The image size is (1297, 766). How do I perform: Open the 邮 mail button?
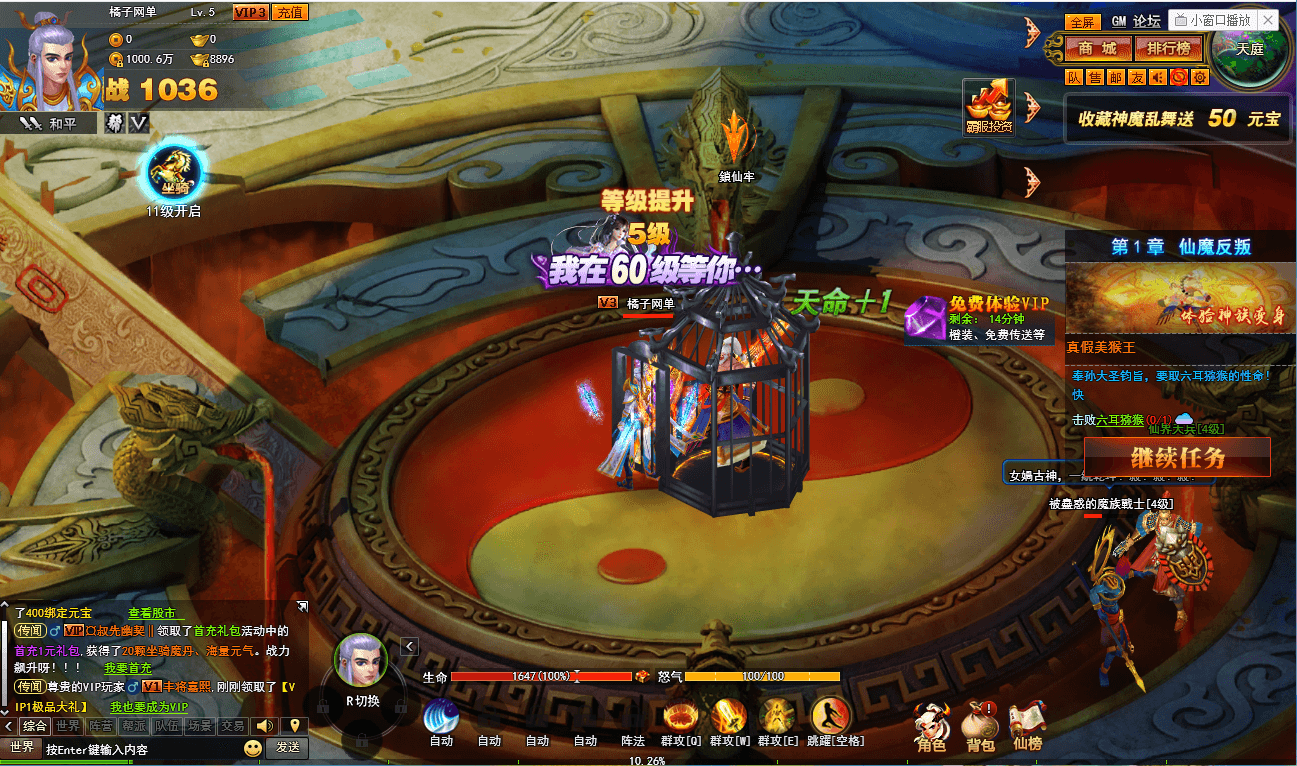pyautogui.click(x=1116, y=77)
